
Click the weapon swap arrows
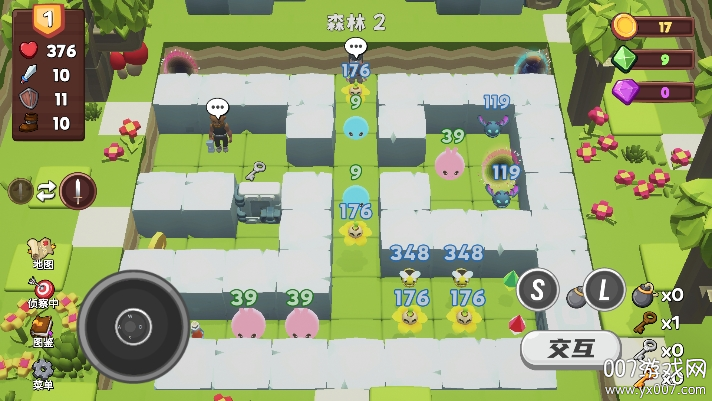click(47, 190)
